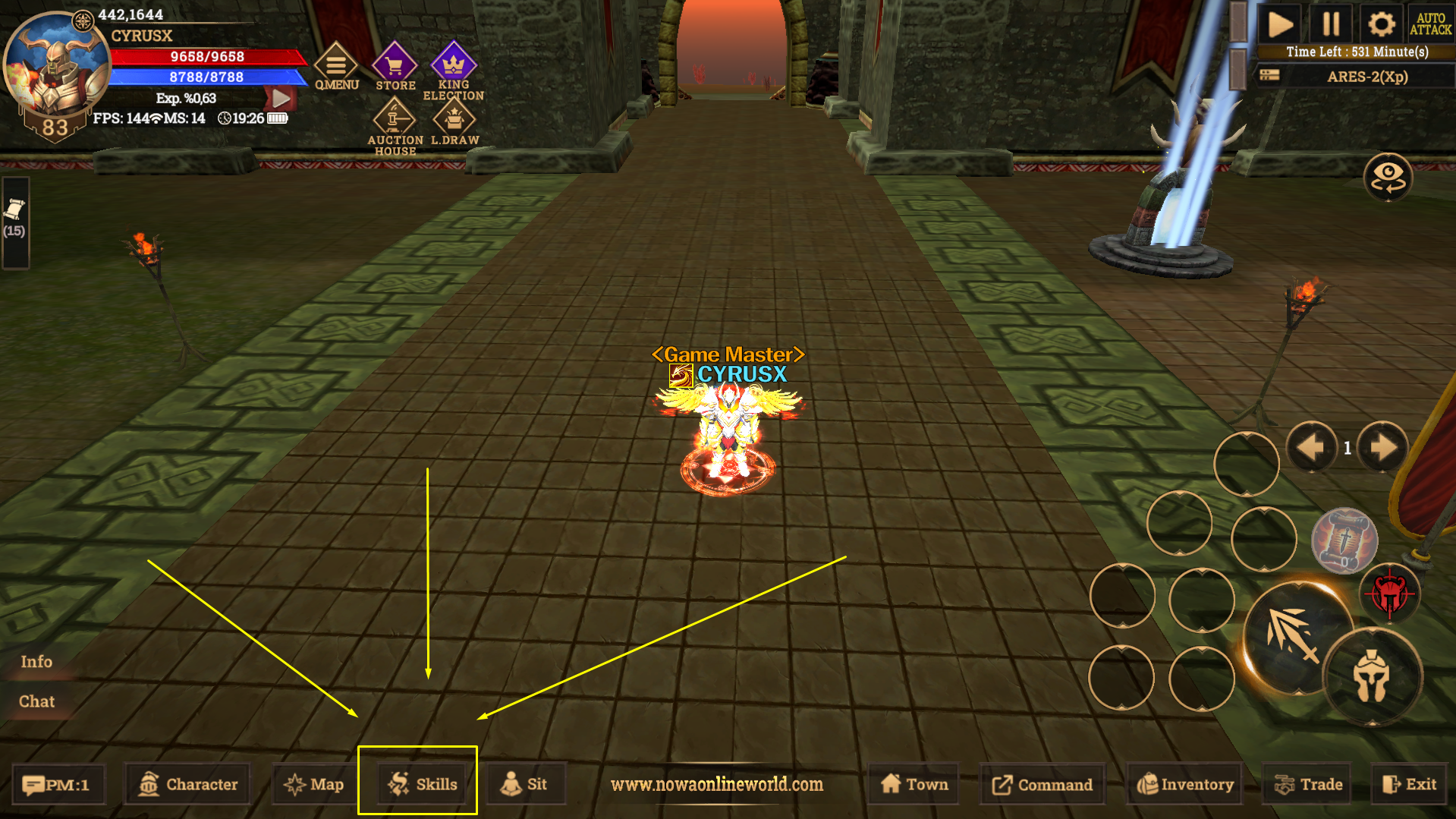The image size is (1456, 819).
Task: Return to Town
Action: tap(914, 784)
